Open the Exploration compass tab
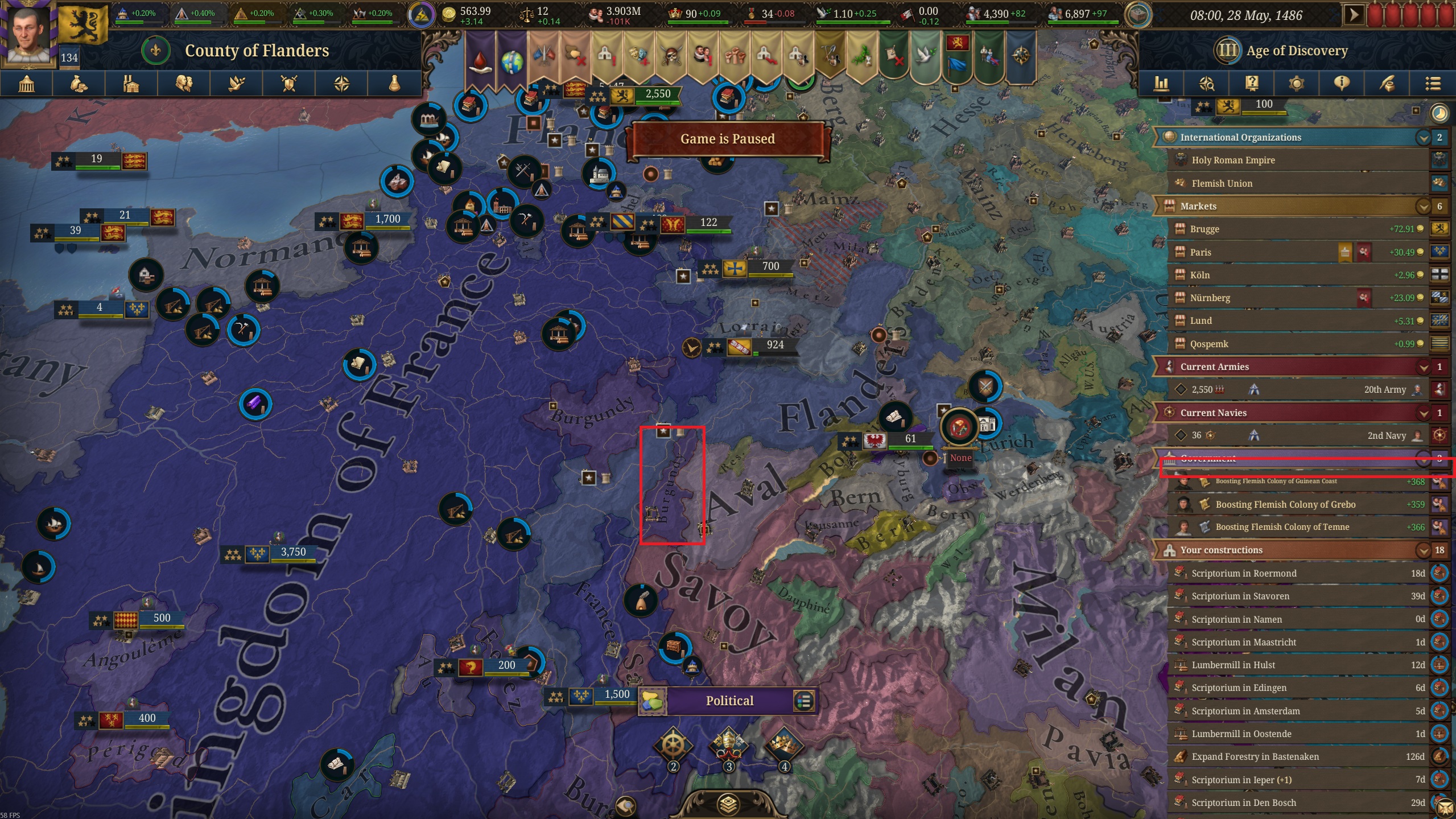Screen dimensions: 1456x819 [x=341, y=84]
